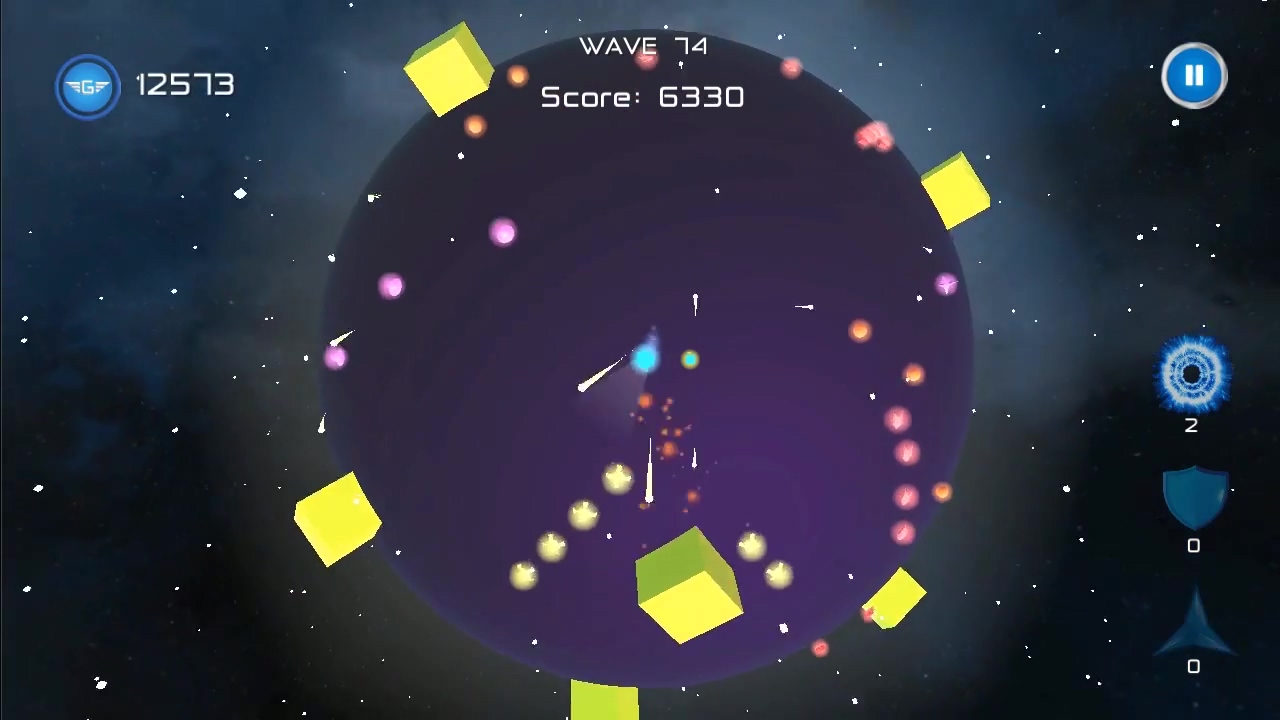
Task: Tap the yellow cube at top right
Action: coord(957,188)
